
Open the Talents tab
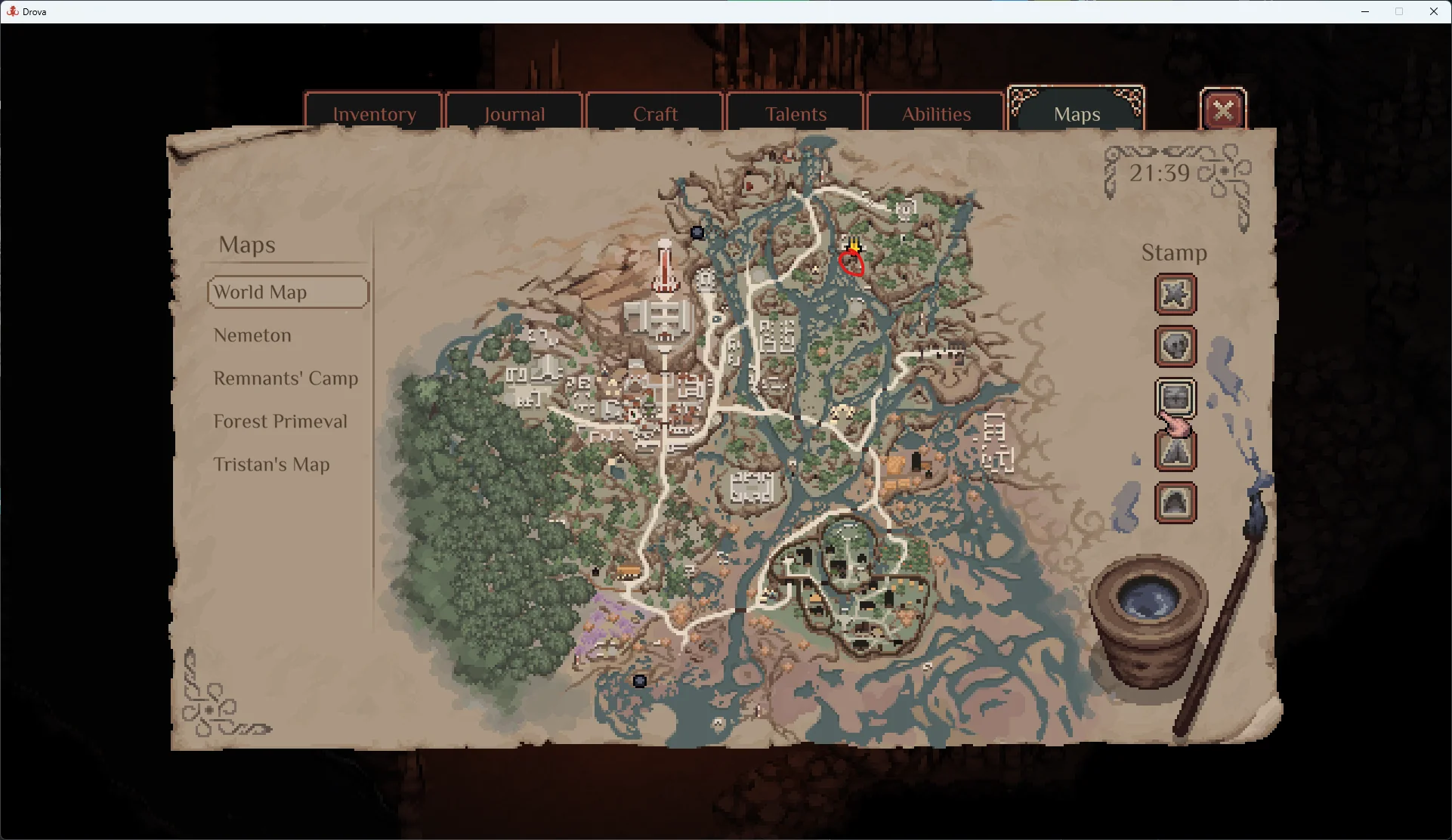point(795,113)
